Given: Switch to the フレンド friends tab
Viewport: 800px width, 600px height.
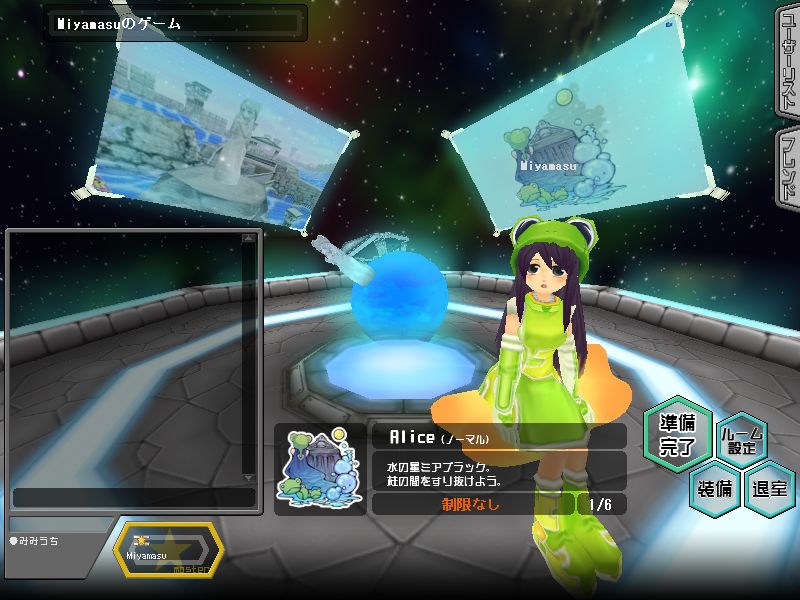Looking at the screenshot, I should coord(787,168).
